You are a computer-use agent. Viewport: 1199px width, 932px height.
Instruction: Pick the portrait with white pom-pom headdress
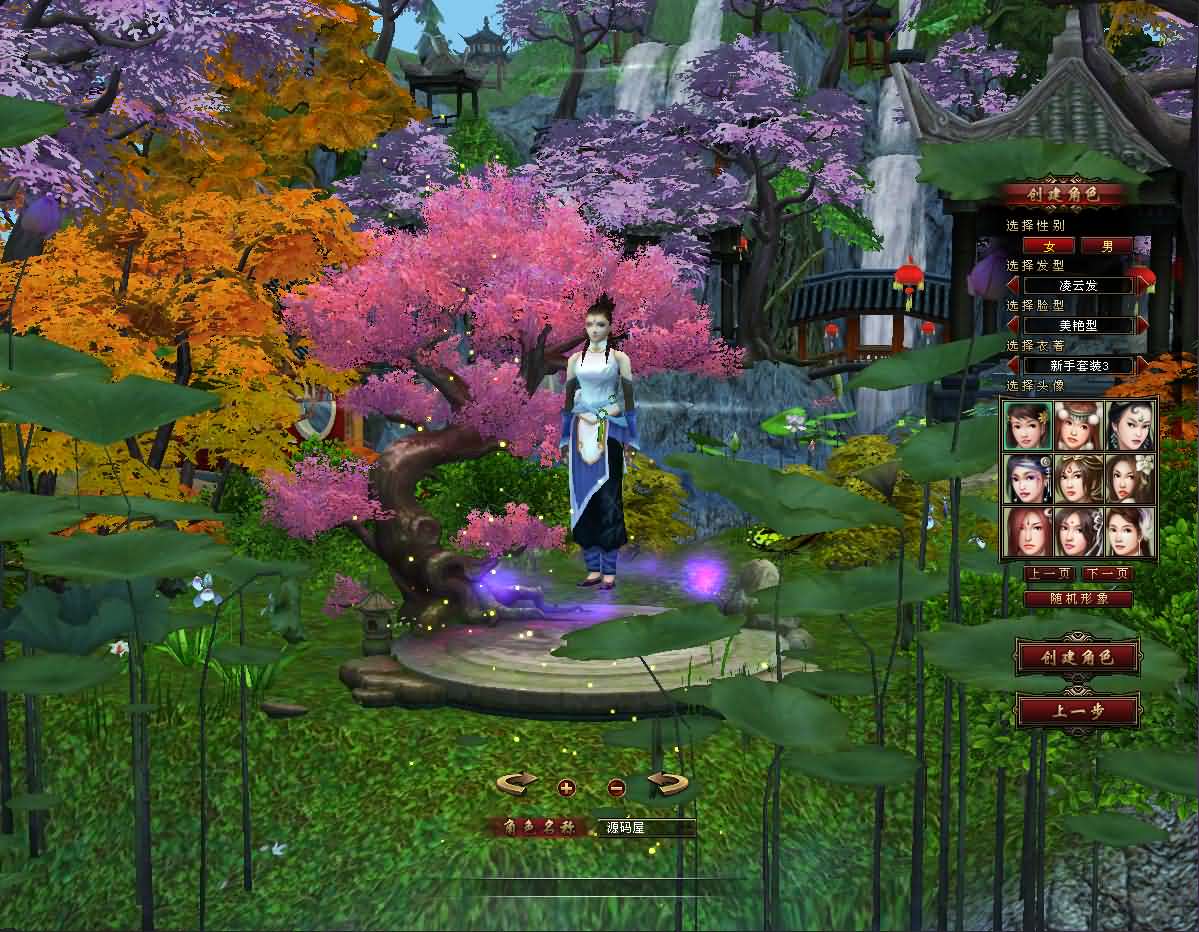tap(1079, 425)
